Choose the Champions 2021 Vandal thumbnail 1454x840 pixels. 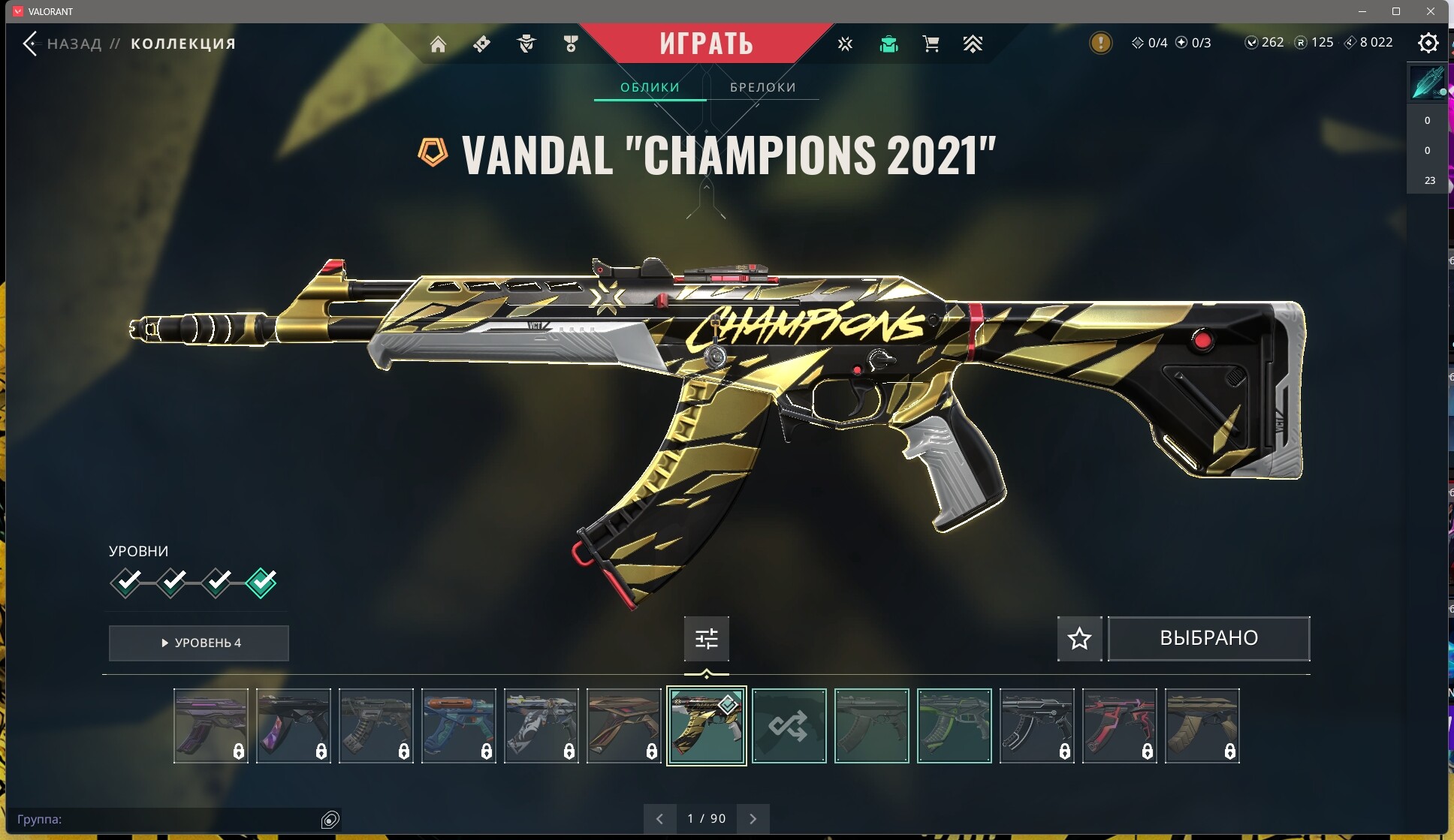(706, 726)
